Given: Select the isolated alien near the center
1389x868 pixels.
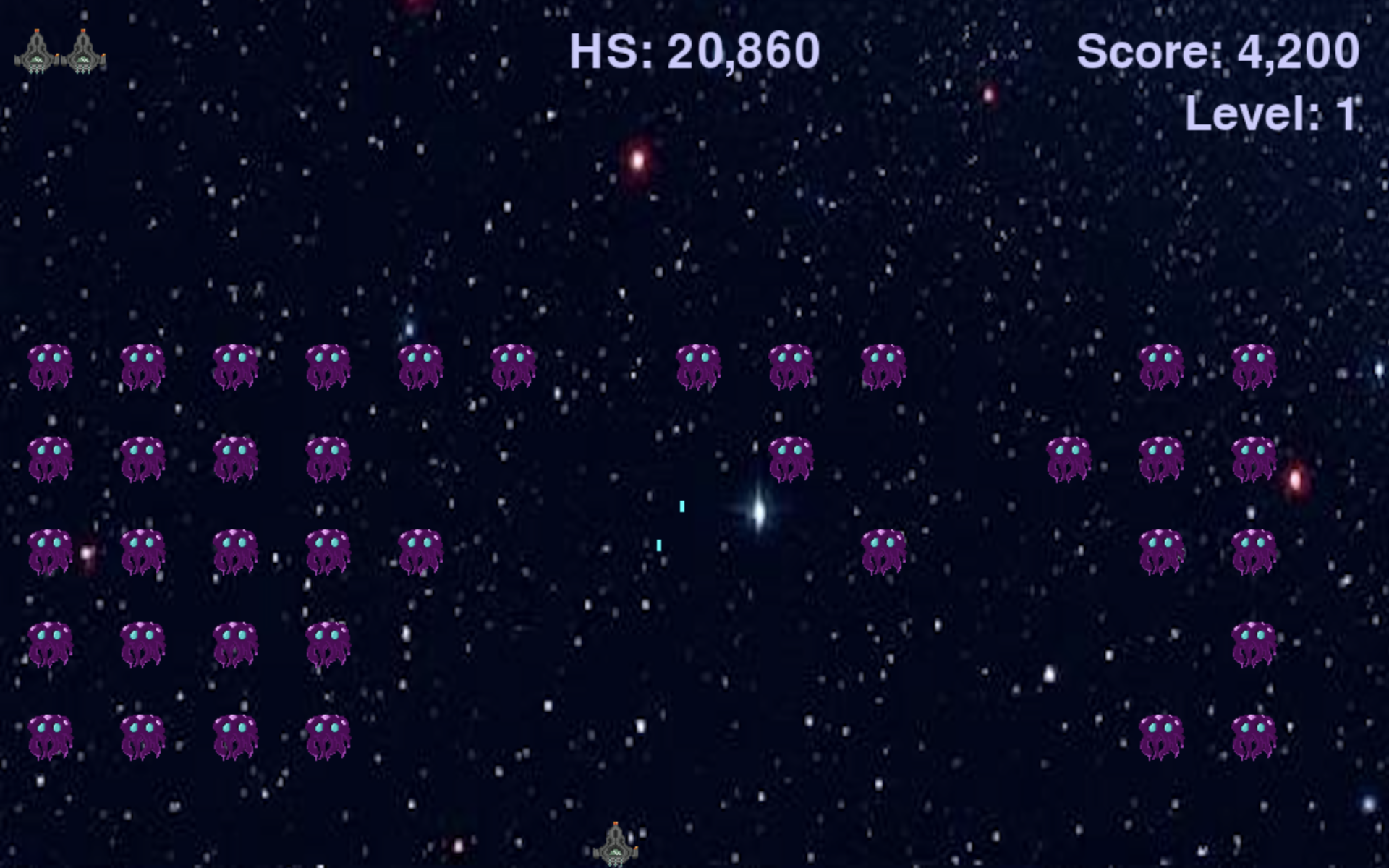Looking at the screenshot, I should [883, 551].
